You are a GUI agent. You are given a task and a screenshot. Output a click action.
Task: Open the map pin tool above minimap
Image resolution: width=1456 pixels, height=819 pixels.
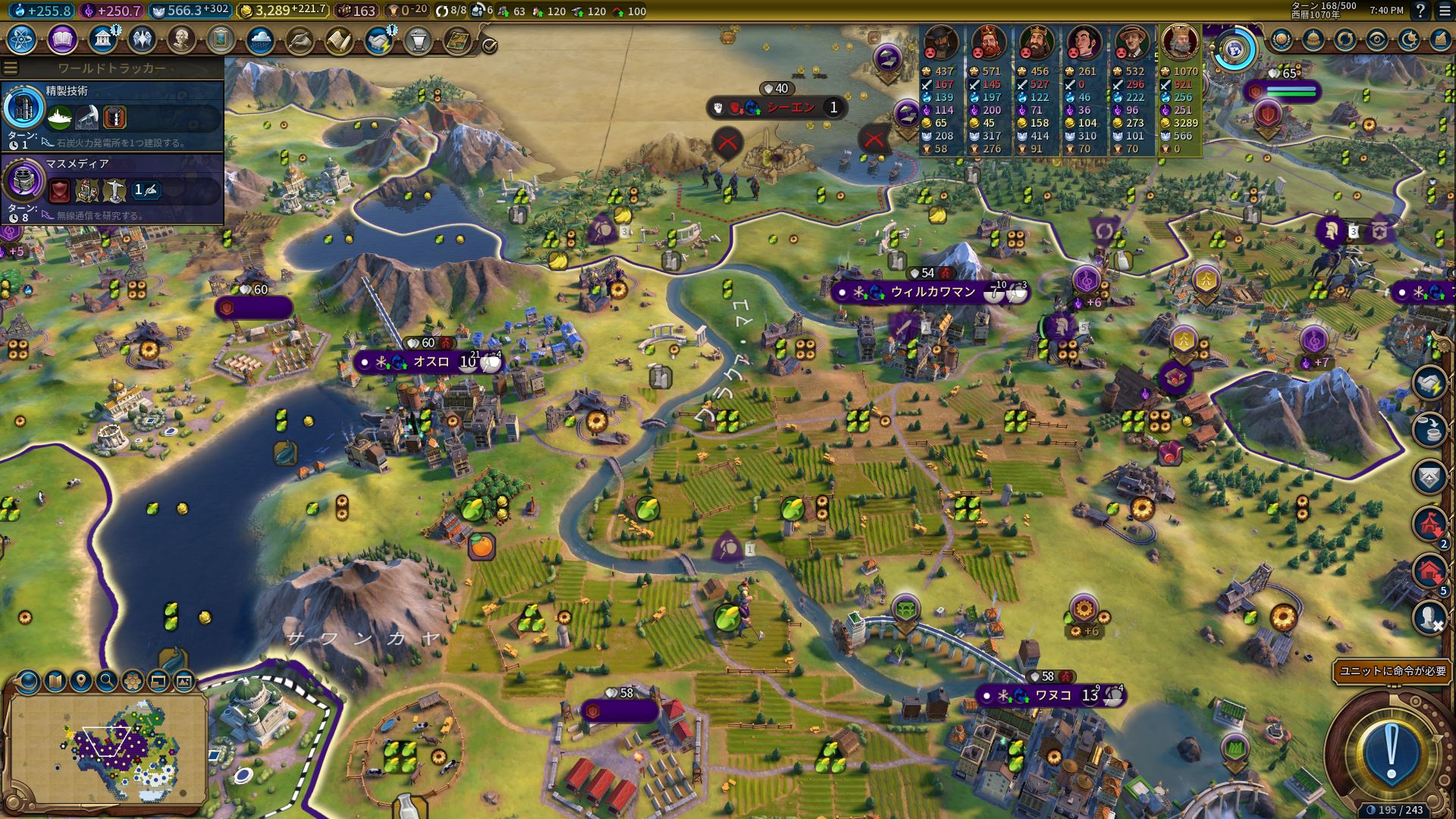(x=81, y=681)
